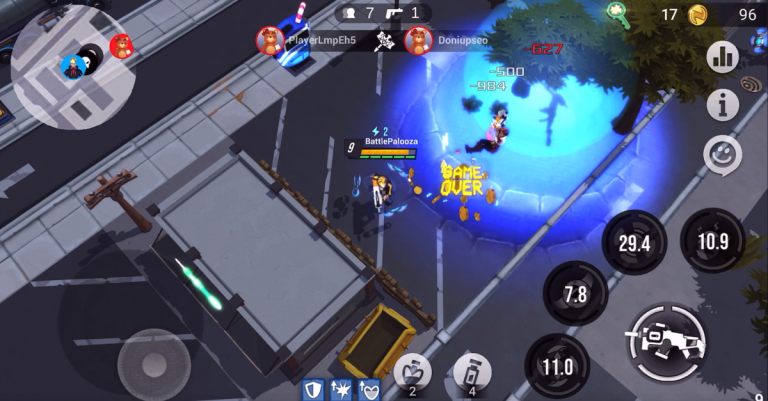Use the skill with 7.8 cooldown
768x401 pixels.
pyautogui.click(x=575, y=294)
